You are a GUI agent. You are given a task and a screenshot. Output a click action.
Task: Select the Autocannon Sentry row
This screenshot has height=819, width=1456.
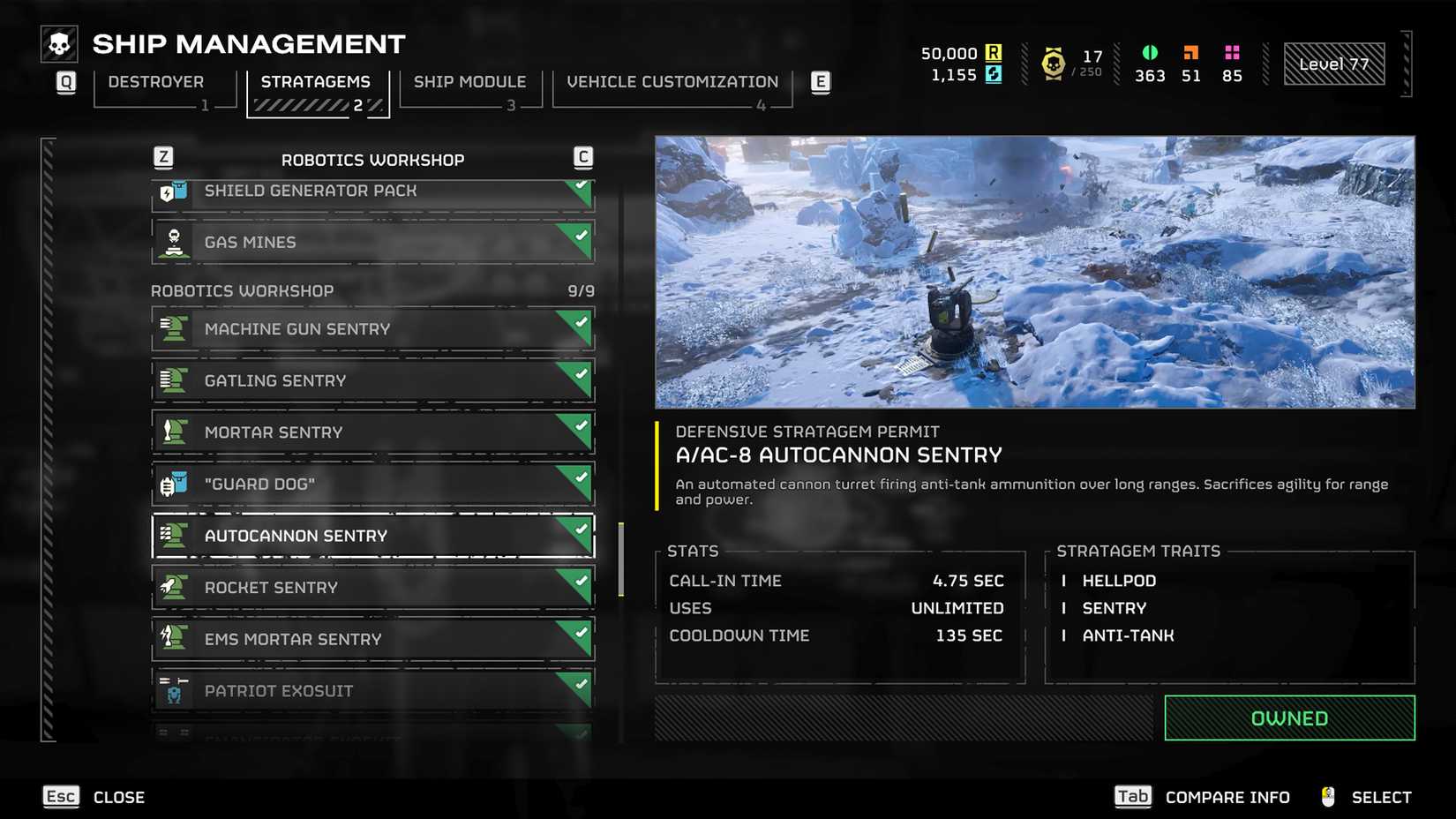tap(372, 536)
